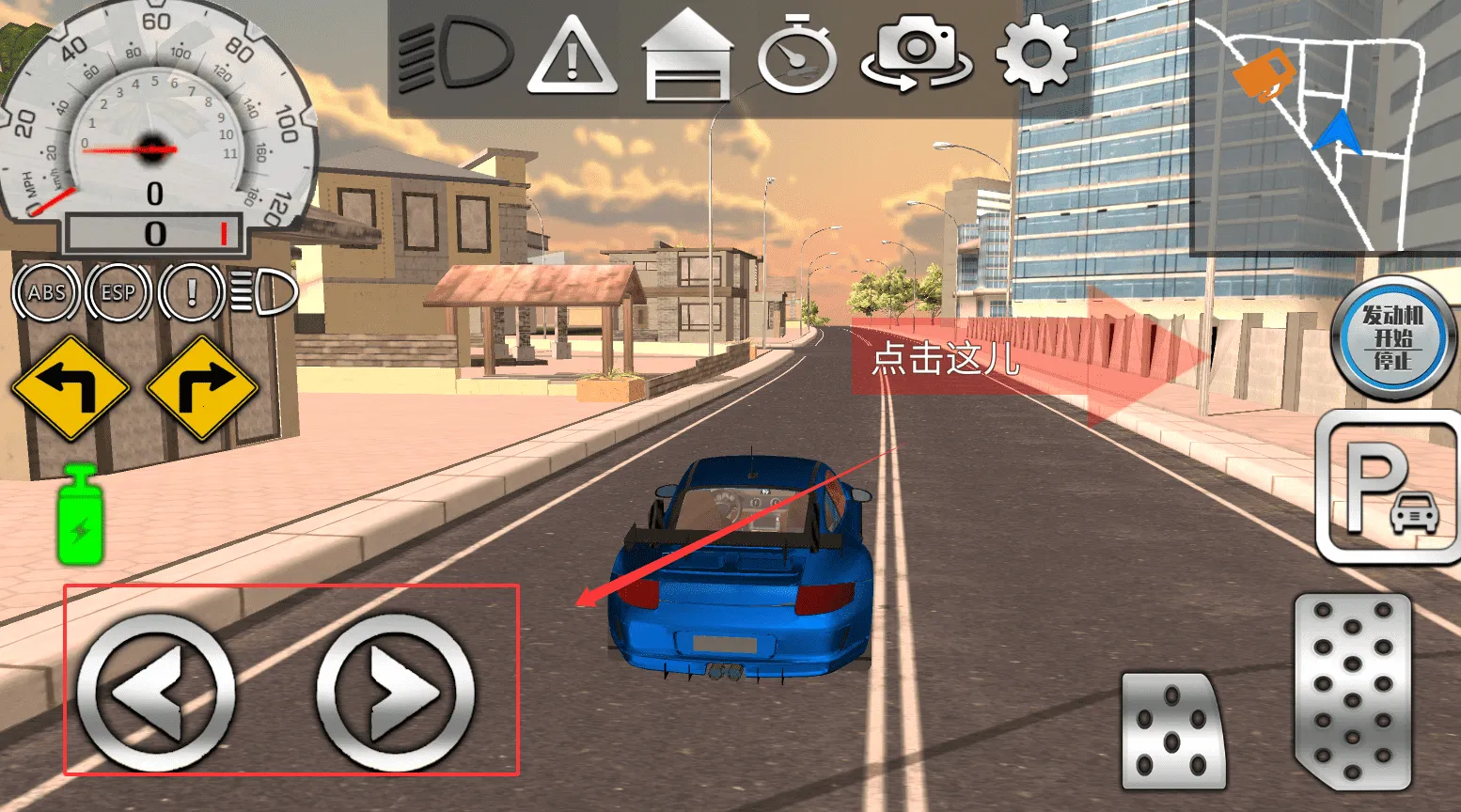The width and height of the screenshot is (1461, 812).
Task: Toggle the headlights icon
Action: pos(452,55)
